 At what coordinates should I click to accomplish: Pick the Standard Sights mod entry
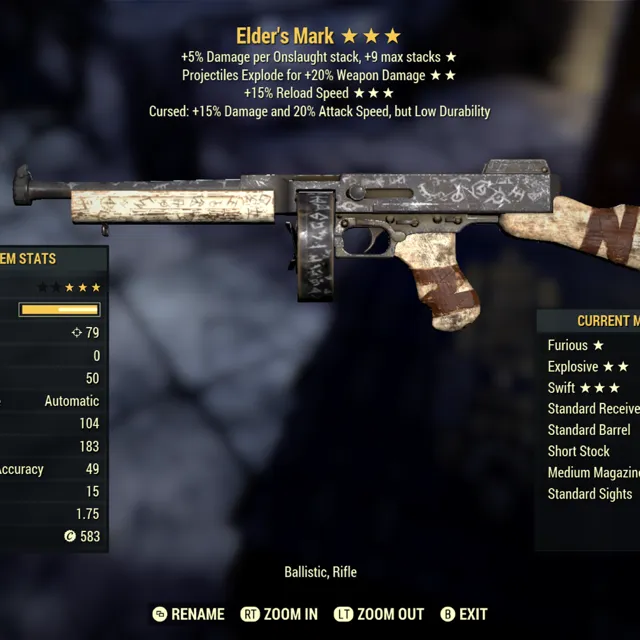(x=590, y=493)
